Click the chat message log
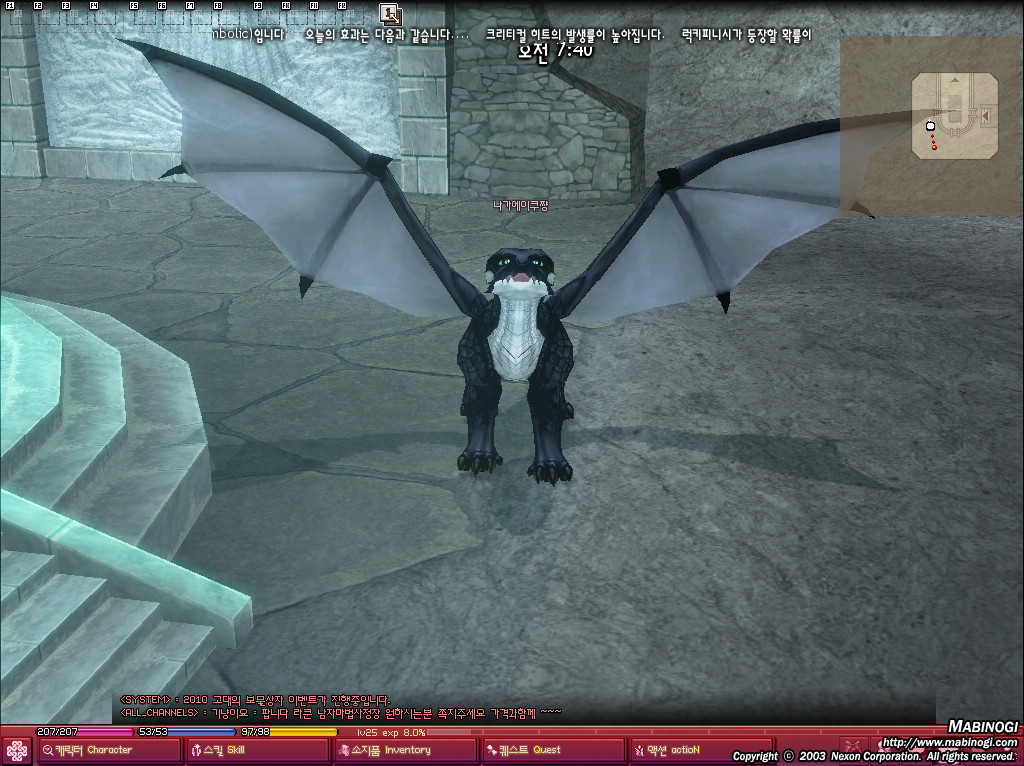1024x766 pixels. (x=340, y=707)
